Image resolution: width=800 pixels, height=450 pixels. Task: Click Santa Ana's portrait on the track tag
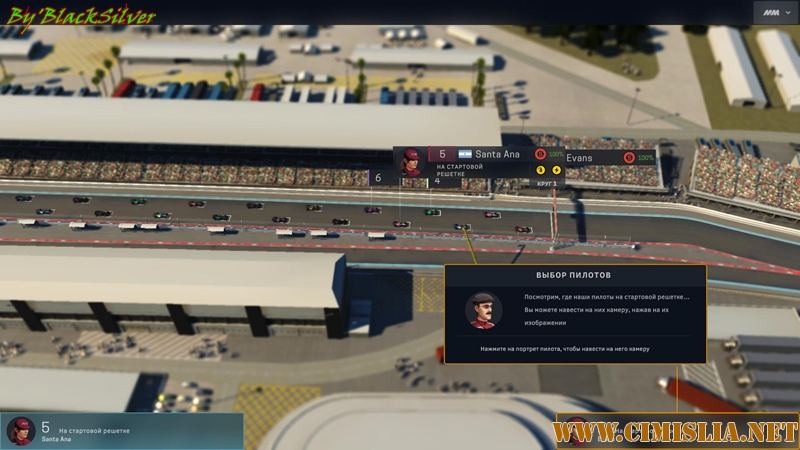coord(411,160)
